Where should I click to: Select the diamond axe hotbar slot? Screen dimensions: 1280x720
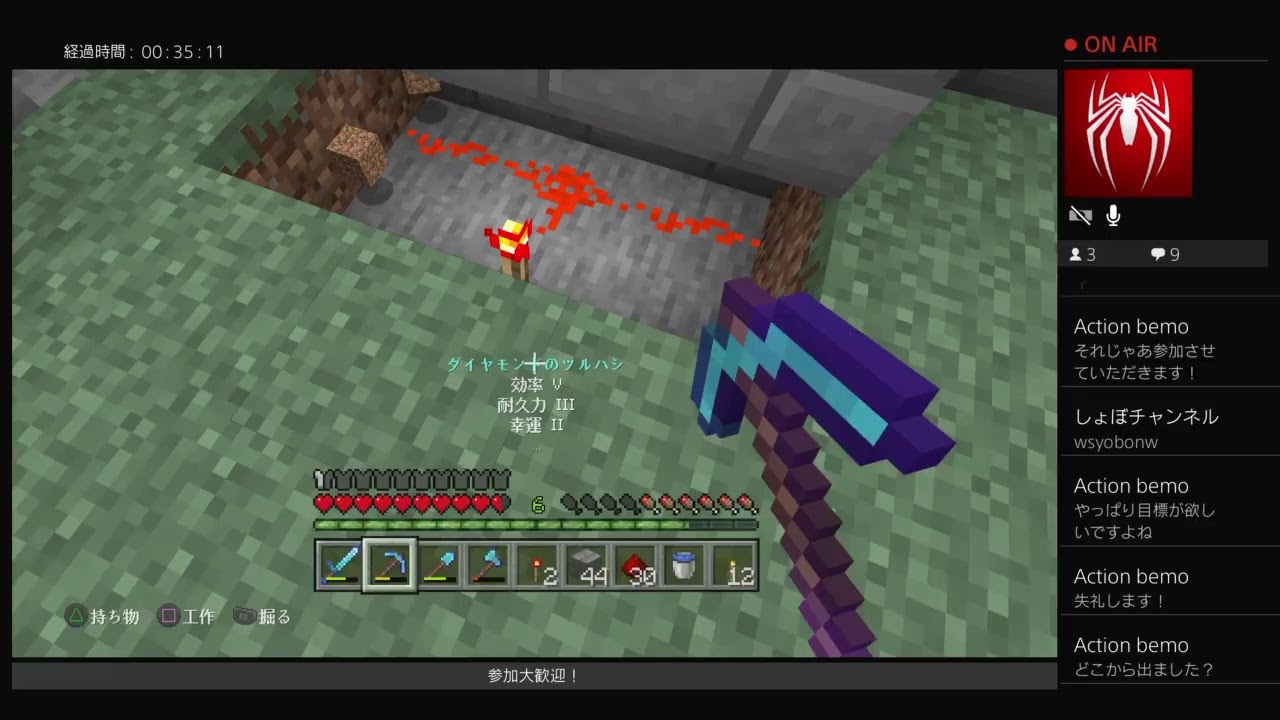485,566
